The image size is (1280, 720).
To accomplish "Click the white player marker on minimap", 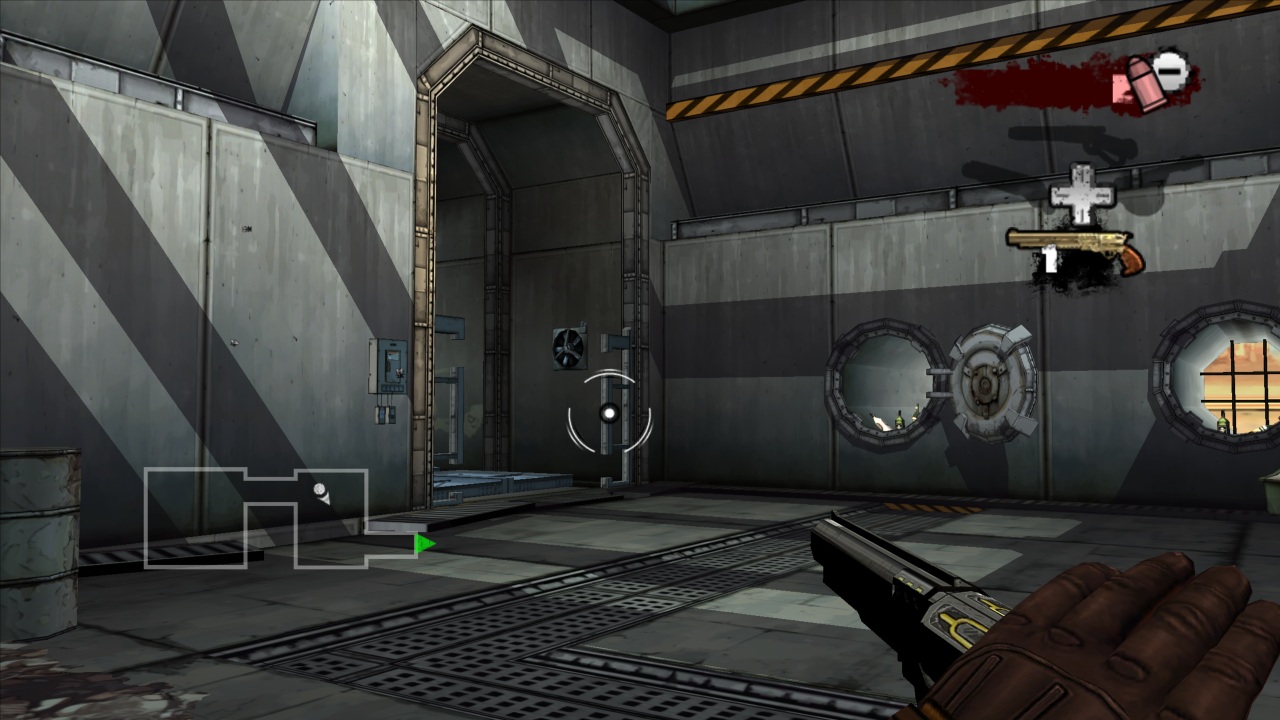I will tap(322, 493).
